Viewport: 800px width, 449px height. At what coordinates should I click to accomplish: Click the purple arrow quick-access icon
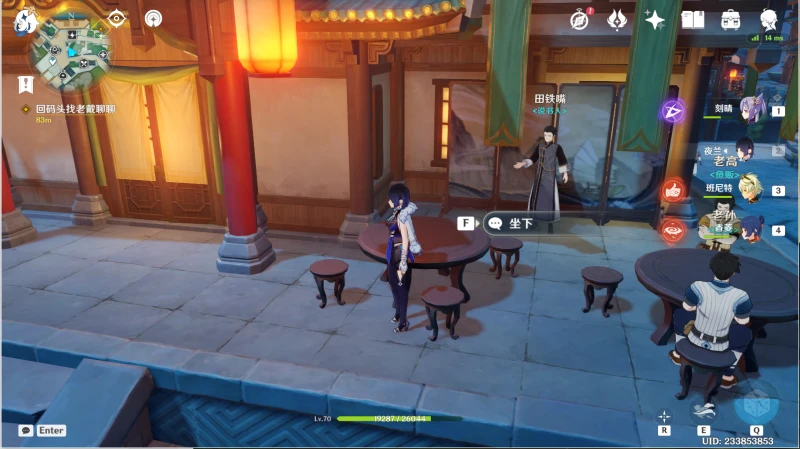(x=672, y=111)
